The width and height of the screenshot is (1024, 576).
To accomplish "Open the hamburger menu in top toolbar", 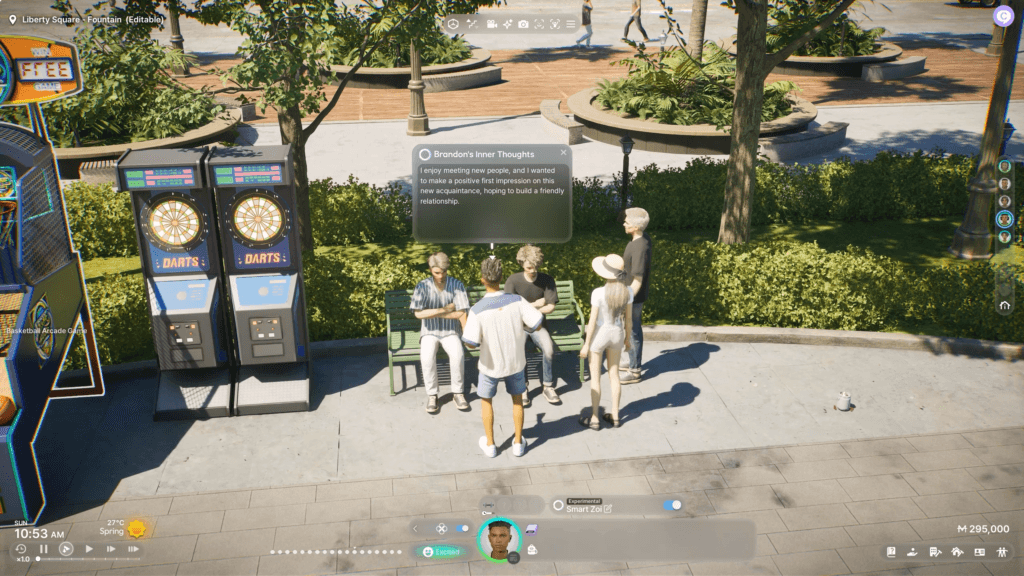I will coord(571,23).
